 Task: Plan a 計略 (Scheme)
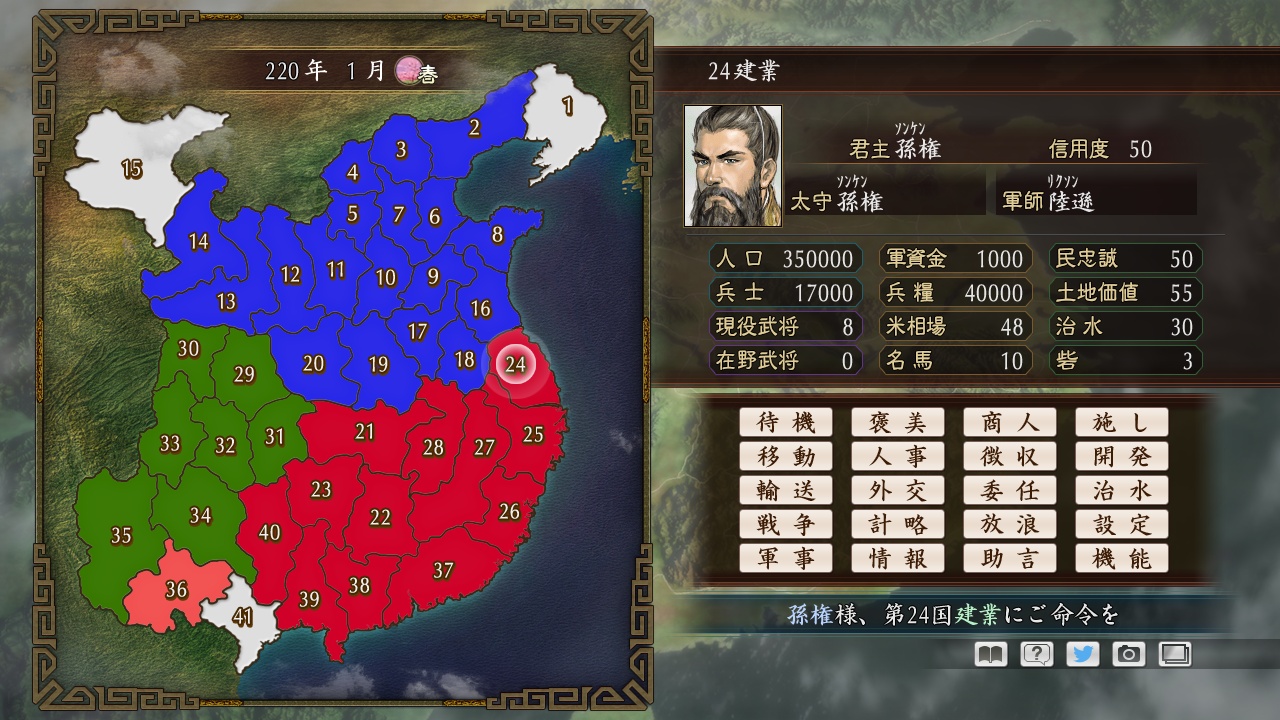click(x=898, y=524)
